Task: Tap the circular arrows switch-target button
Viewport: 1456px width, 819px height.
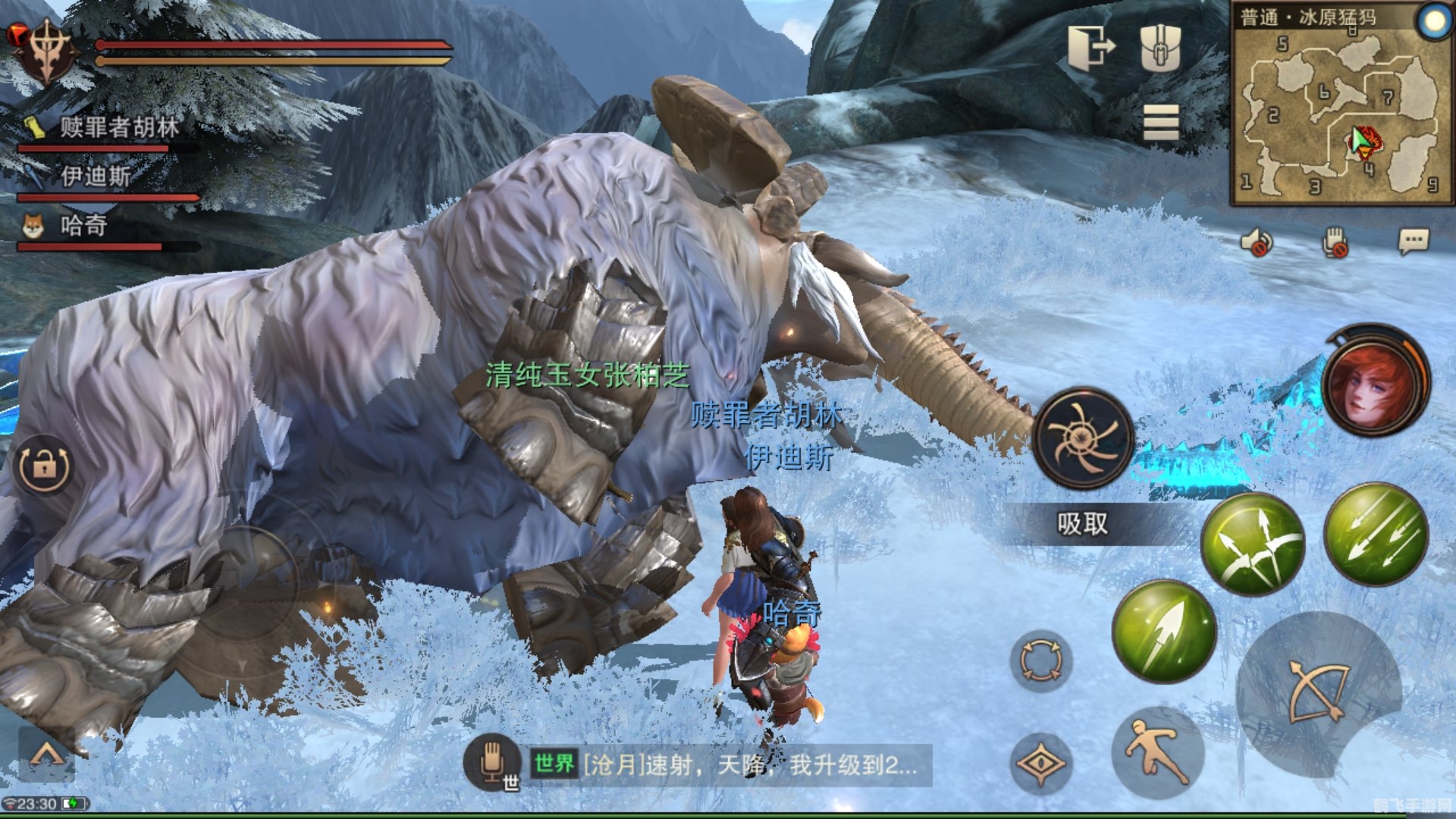Action: point(1040,660)
